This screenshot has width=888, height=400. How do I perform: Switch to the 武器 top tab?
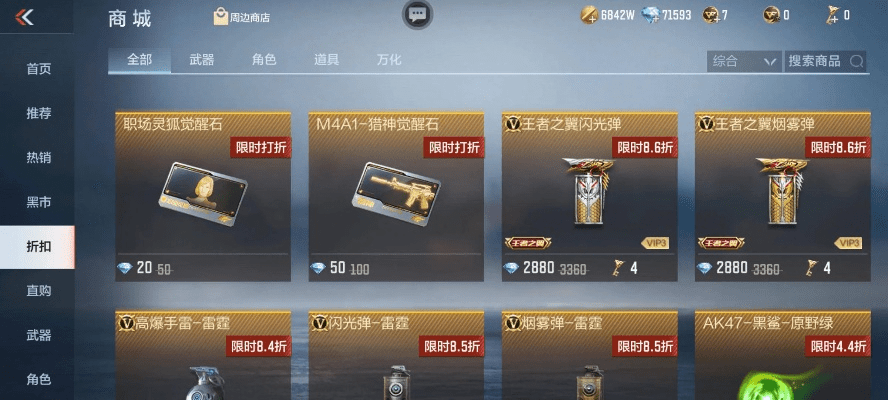click(201, 60)
